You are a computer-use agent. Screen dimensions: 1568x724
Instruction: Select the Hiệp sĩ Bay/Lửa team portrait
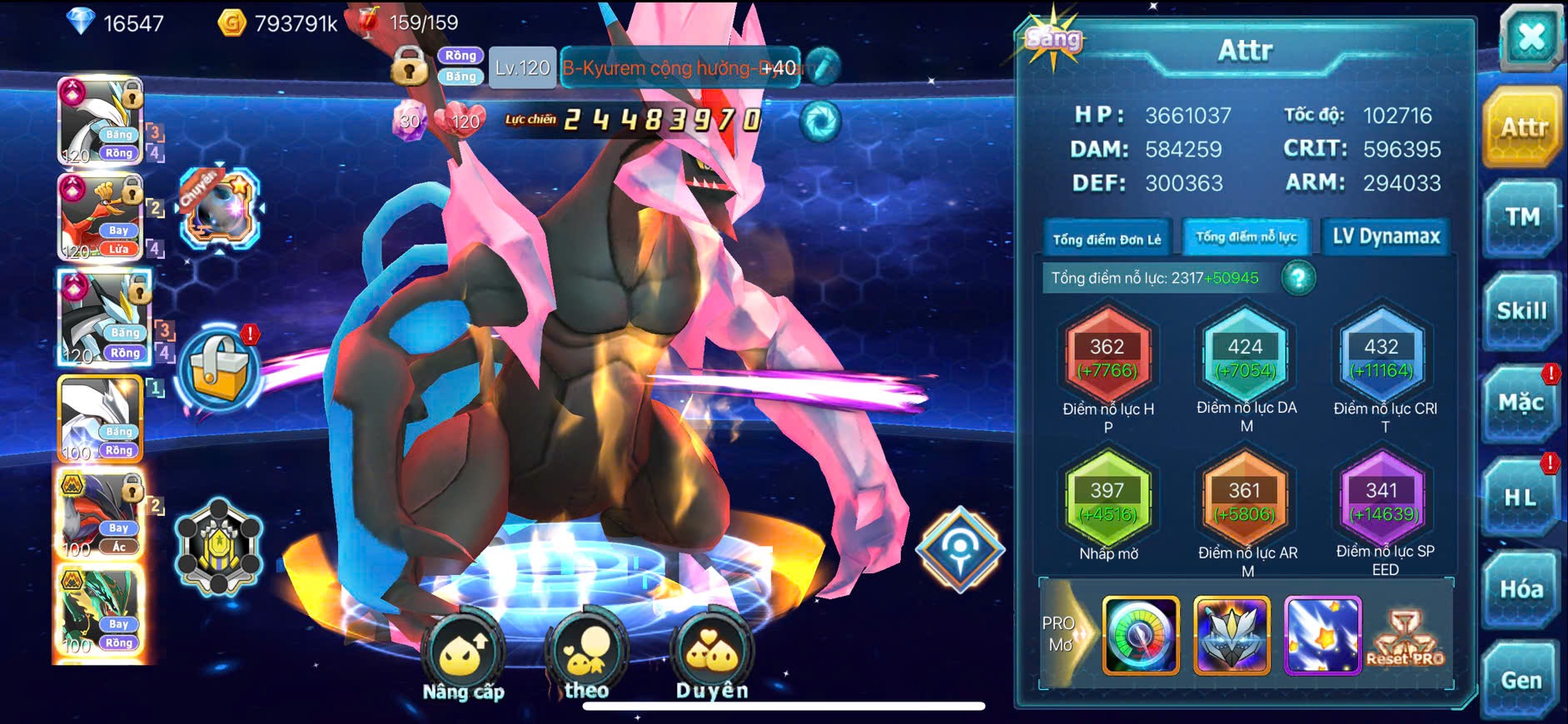tap(101, 217)
